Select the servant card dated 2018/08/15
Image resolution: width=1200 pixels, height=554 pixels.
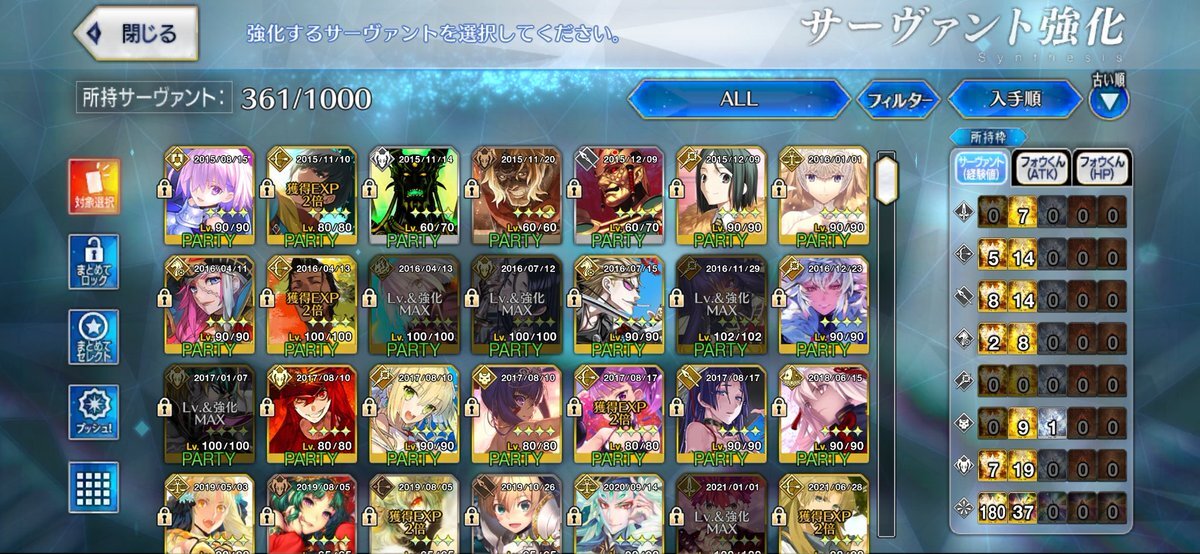tap(822, 416)
